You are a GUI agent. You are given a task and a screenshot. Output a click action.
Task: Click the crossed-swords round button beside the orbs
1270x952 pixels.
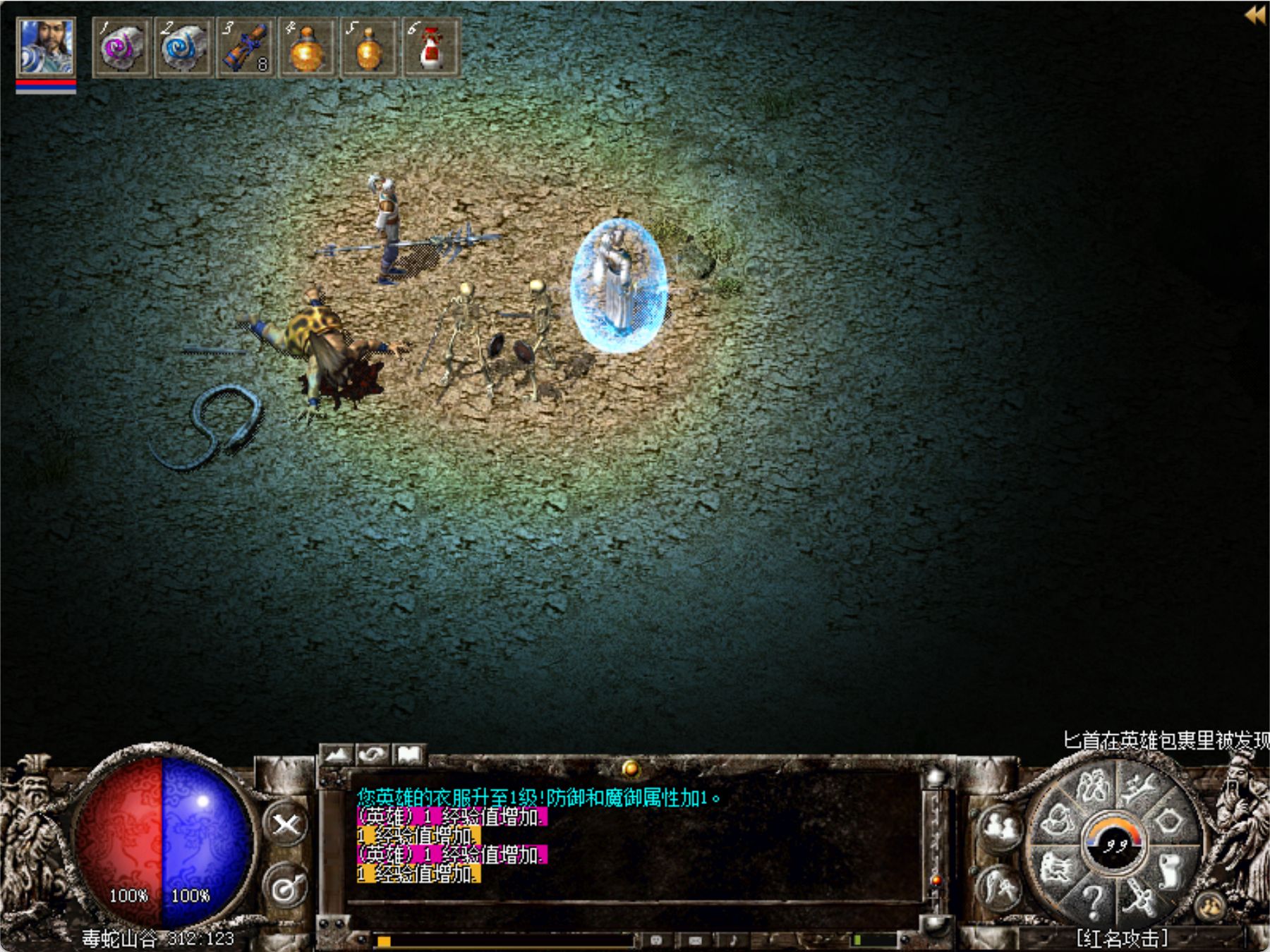pyautogui.click(x=286, y=824)
